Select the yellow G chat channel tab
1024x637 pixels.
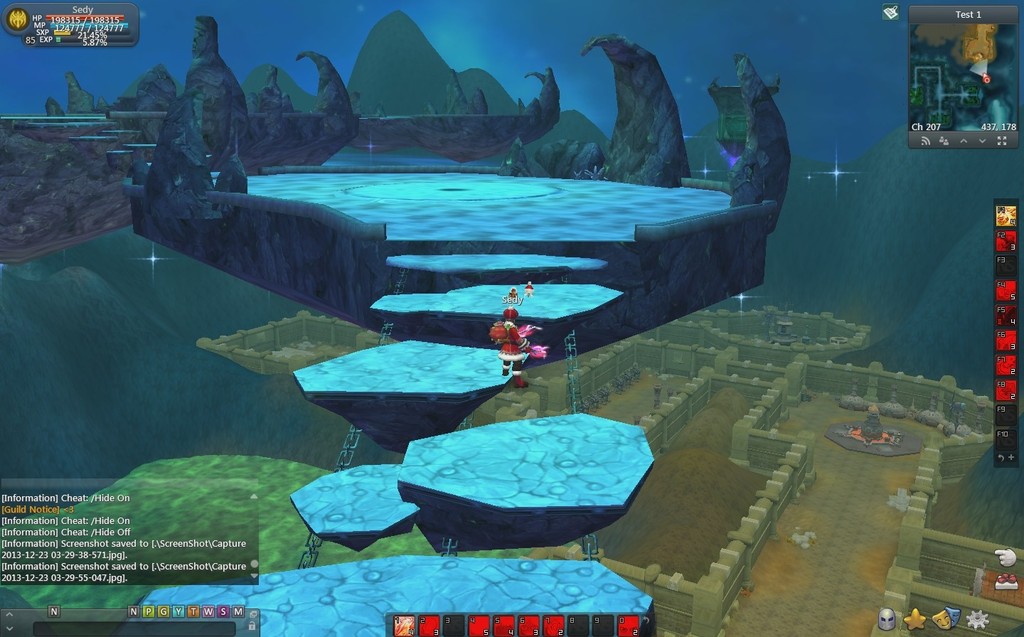(163, 611)
